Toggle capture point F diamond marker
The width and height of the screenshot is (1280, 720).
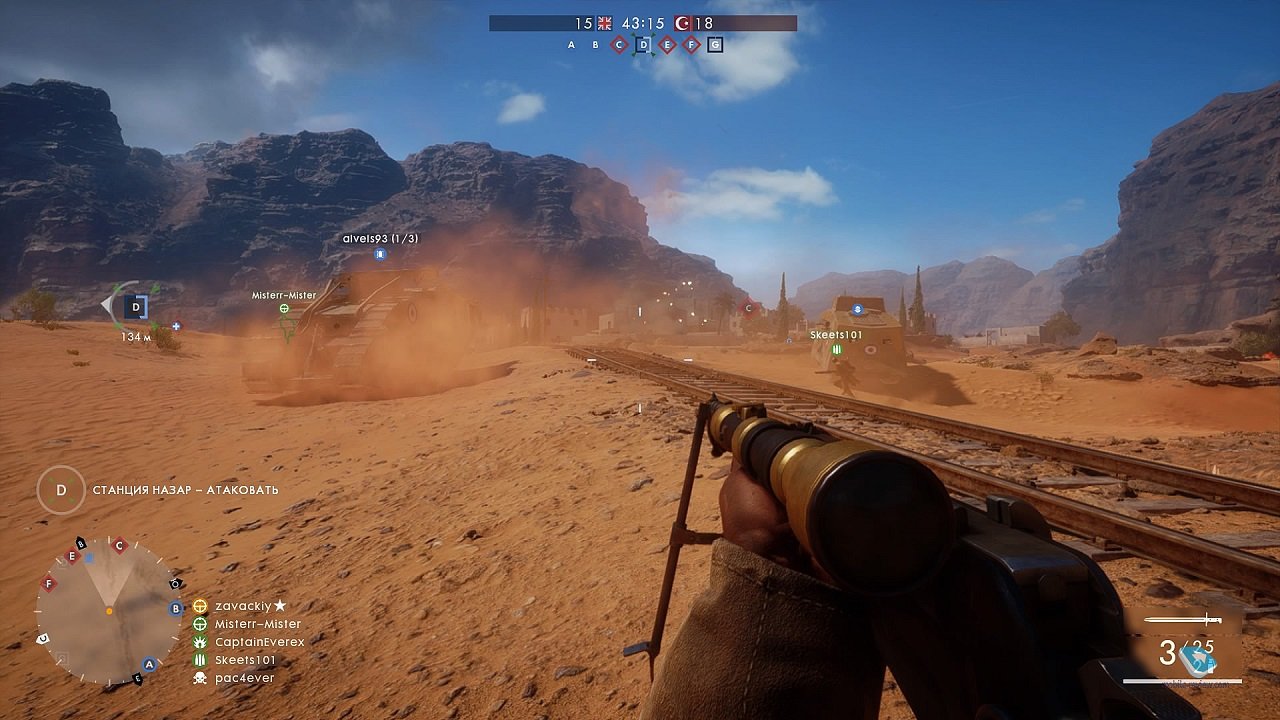(x=691, y=44)
